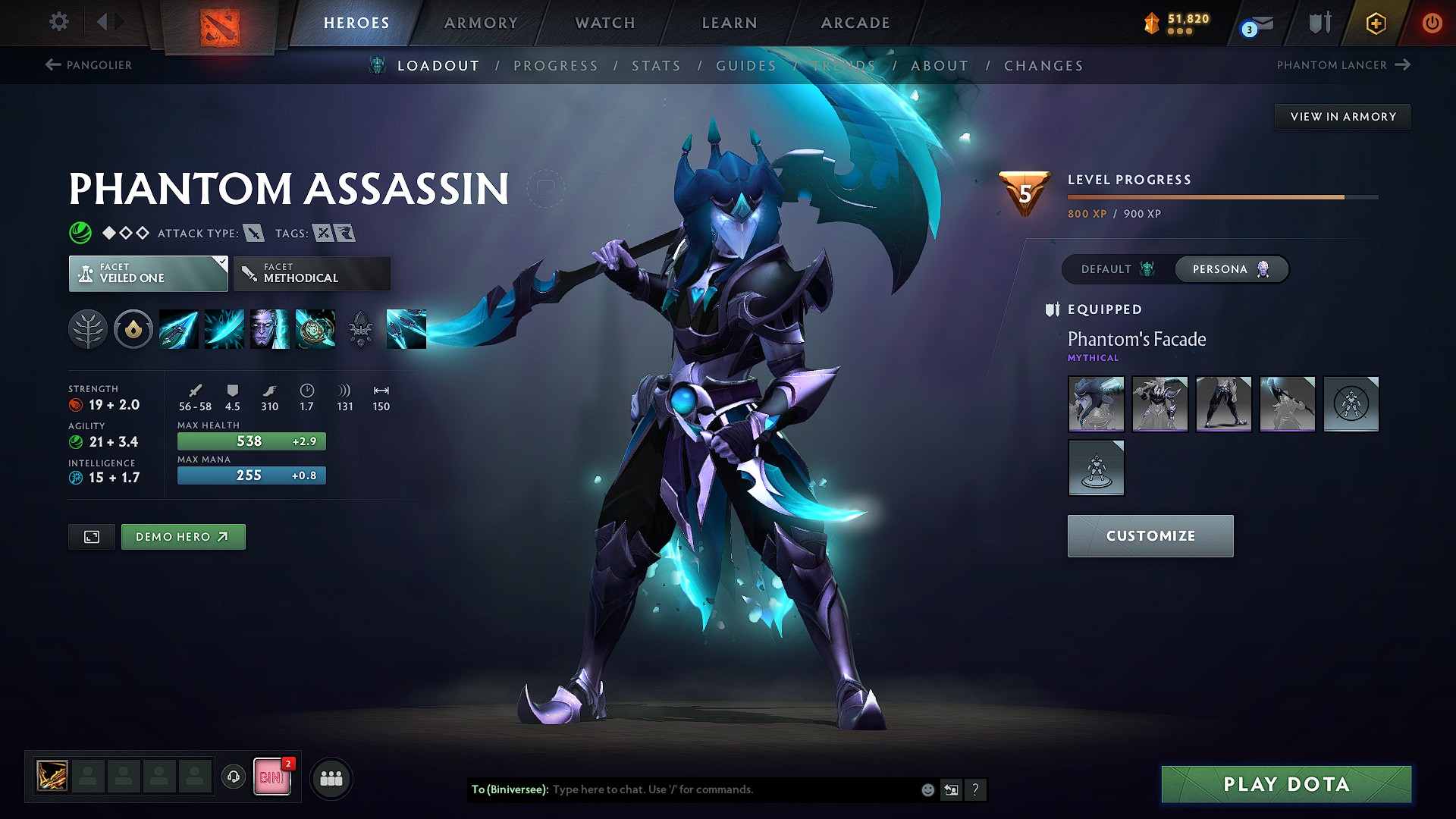The height and width of the screenshot is (819, 1456).
Task: Open the settings gear icon
Action: 58,23
